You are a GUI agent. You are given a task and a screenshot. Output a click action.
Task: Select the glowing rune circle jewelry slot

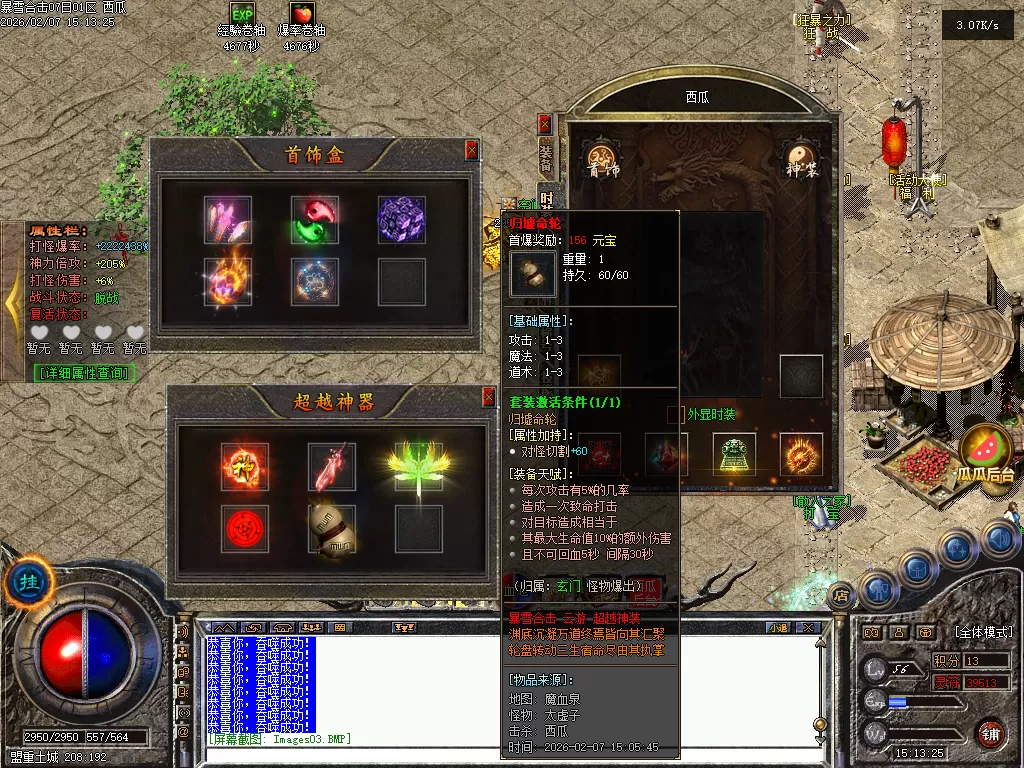click(315, 282)
